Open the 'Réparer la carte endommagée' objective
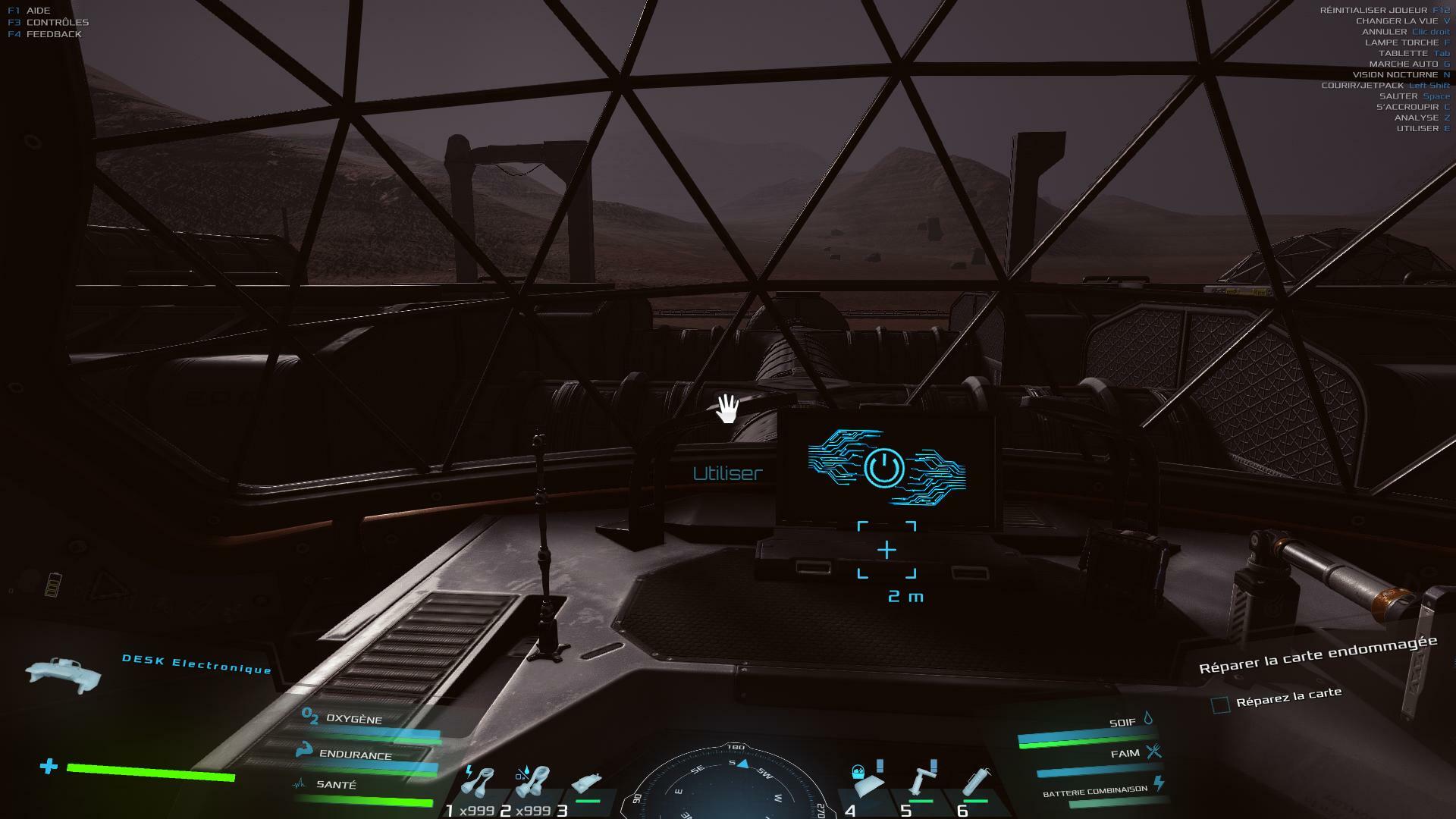 pyautogui.click(x=1317, y=654)
